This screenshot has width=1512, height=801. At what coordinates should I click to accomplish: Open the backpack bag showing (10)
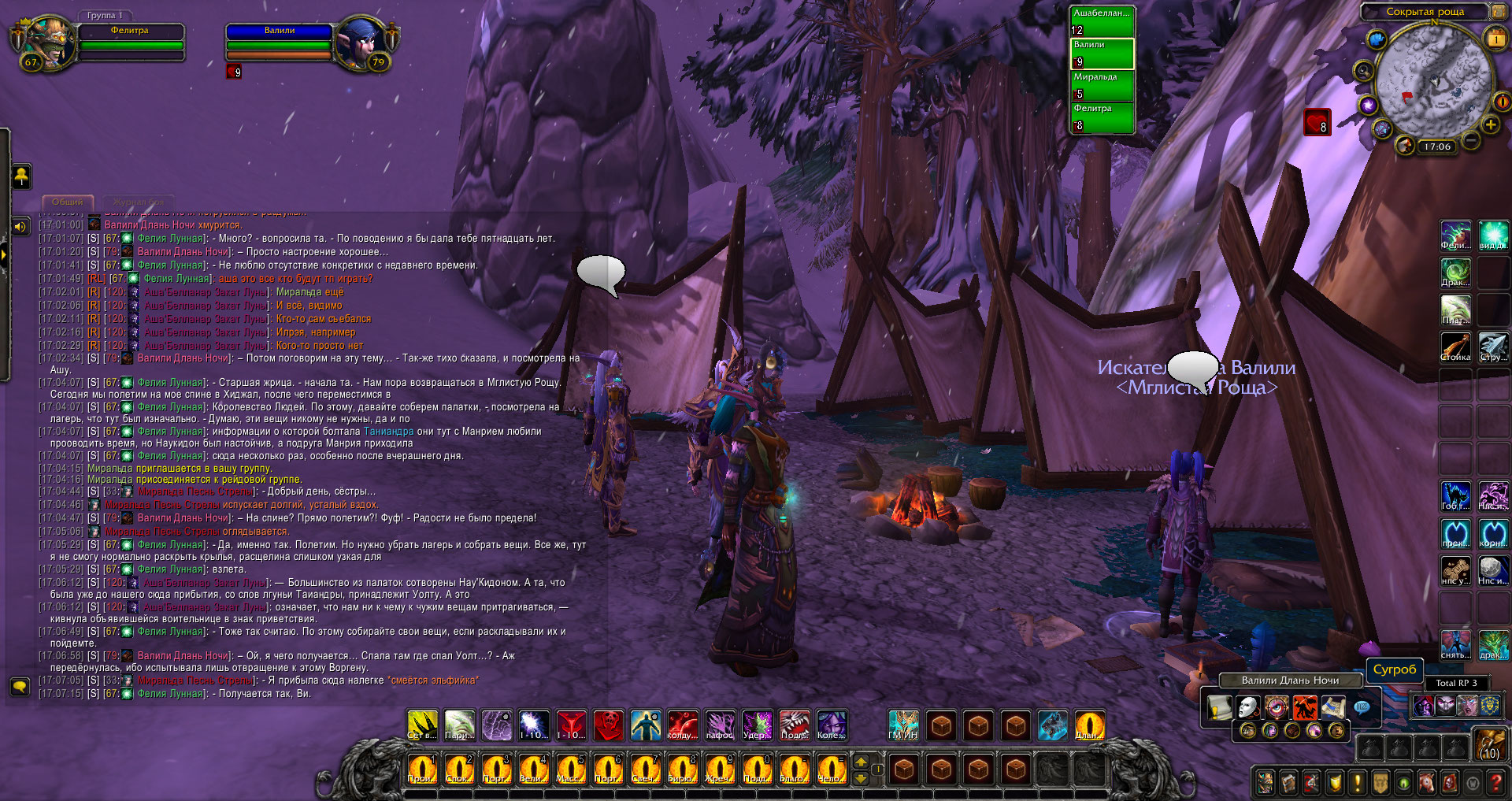coord(1490,744)
